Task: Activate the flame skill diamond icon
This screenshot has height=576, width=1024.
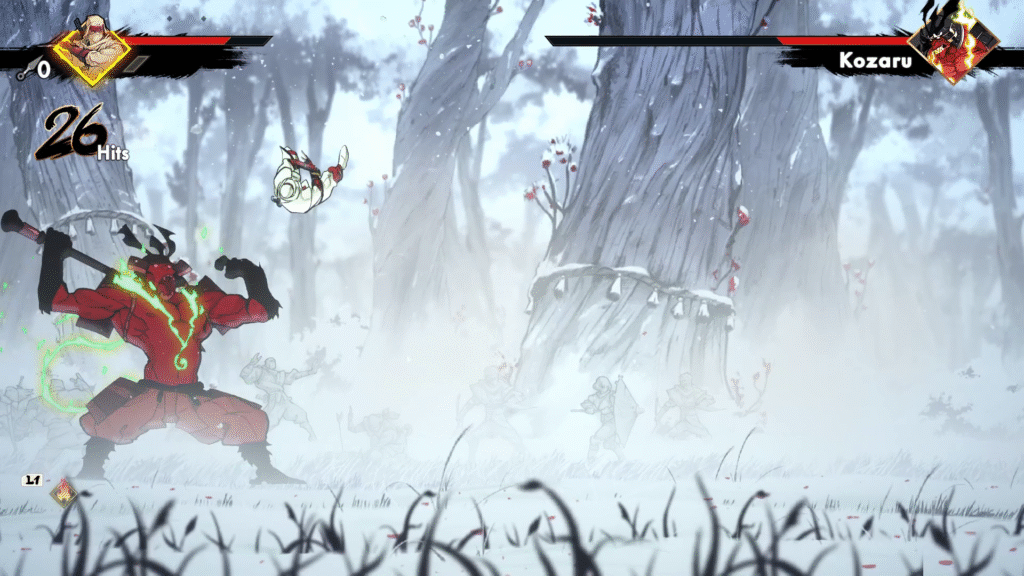Action: click(x=66, y=492)
